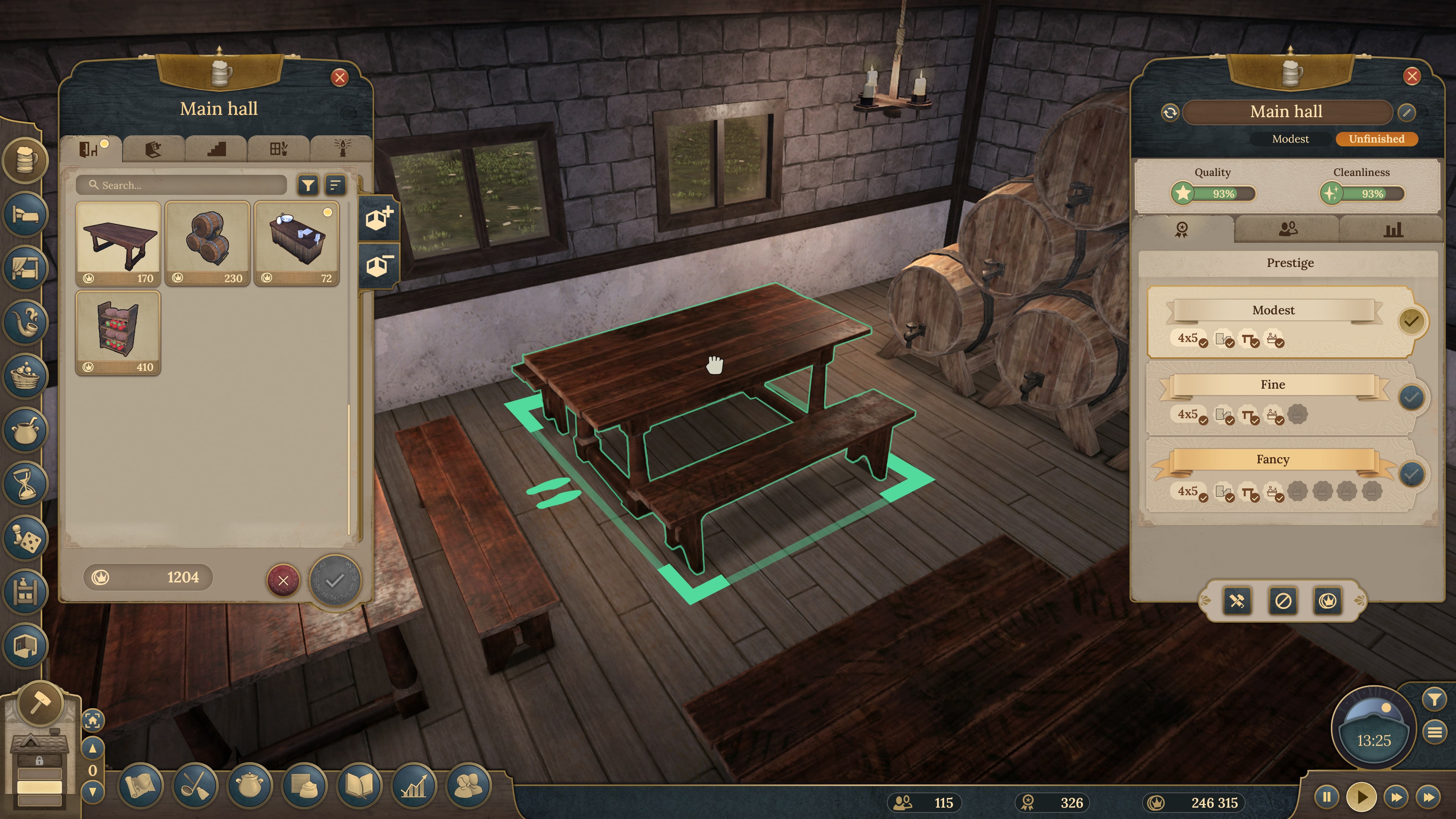The width and height of the screenshot is (1456, 819).
Task: Open the filter funnel next to the search bar
Action: tap(309, 185)
